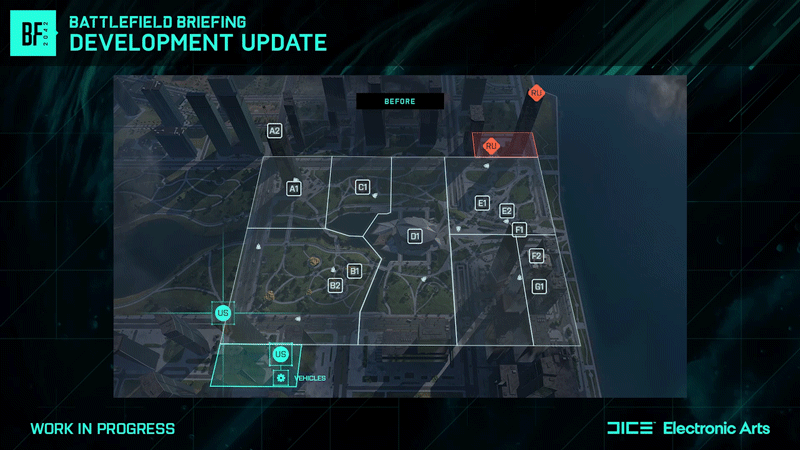800x450 pixels.
Task: Select the F1 capture point
Action: coord(519,229)
